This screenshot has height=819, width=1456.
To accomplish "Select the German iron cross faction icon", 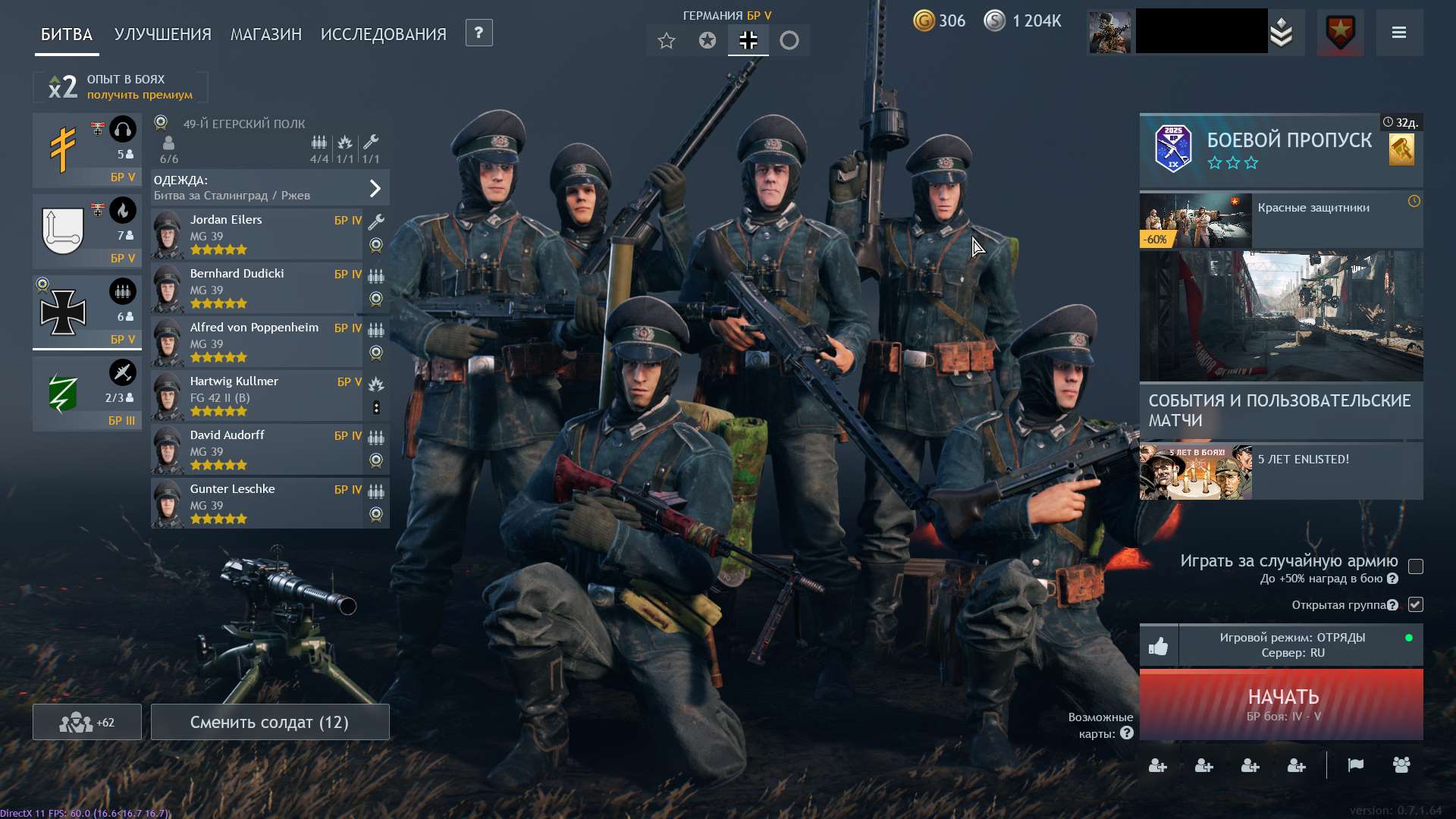I will click(x=748, y=40).
